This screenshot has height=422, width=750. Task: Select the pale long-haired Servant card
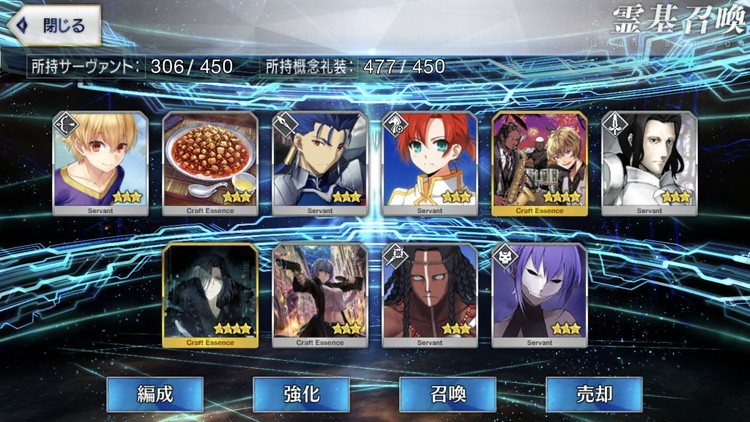650,163
